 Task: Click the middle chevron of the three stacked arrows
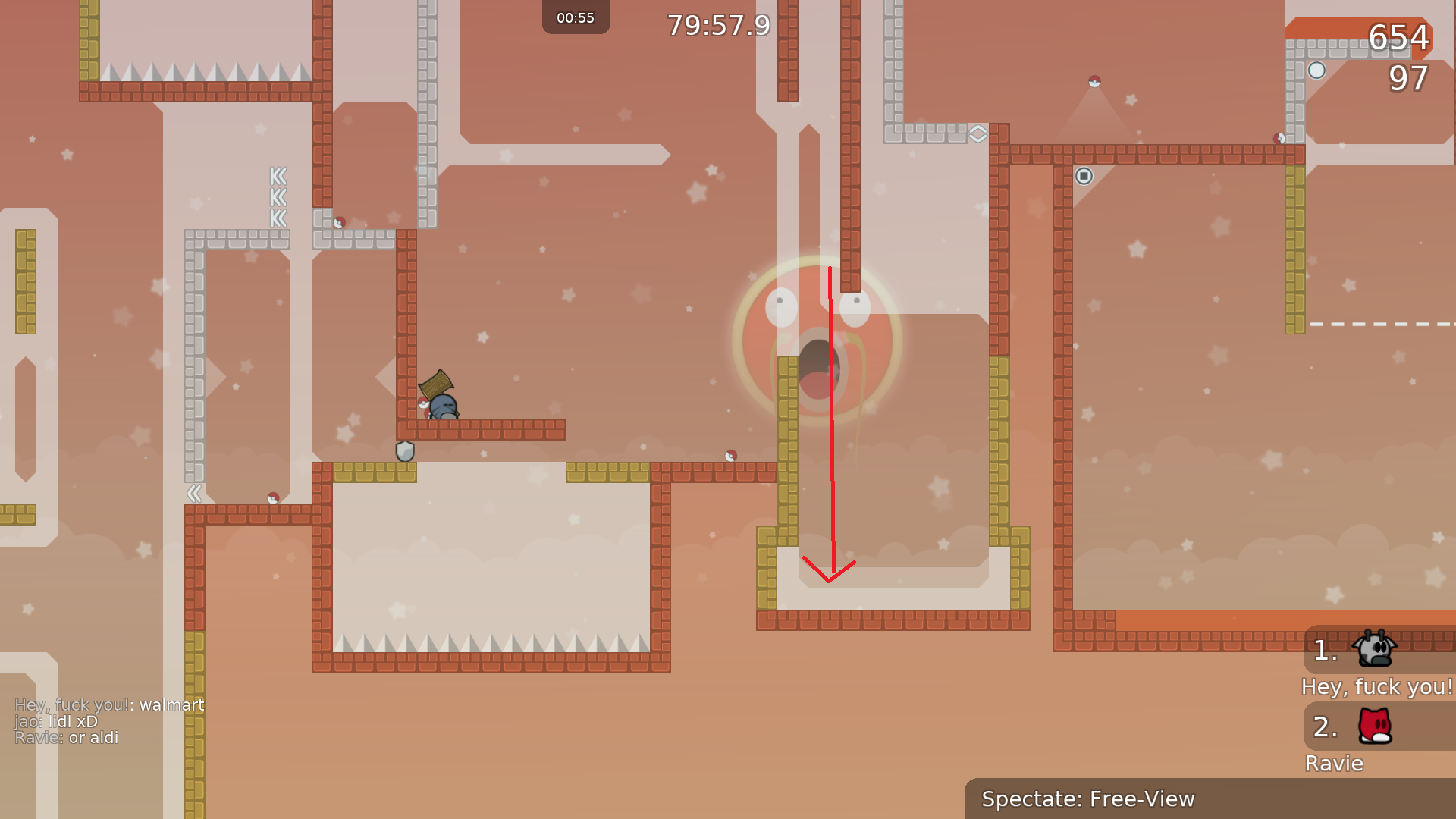277,198
